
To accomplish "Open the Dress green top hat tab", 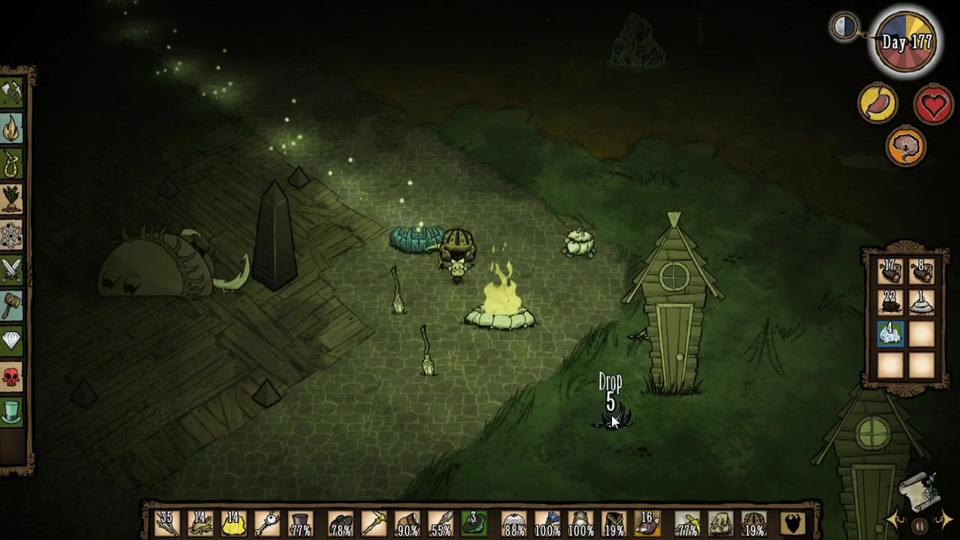I will [x=12, y=410].
